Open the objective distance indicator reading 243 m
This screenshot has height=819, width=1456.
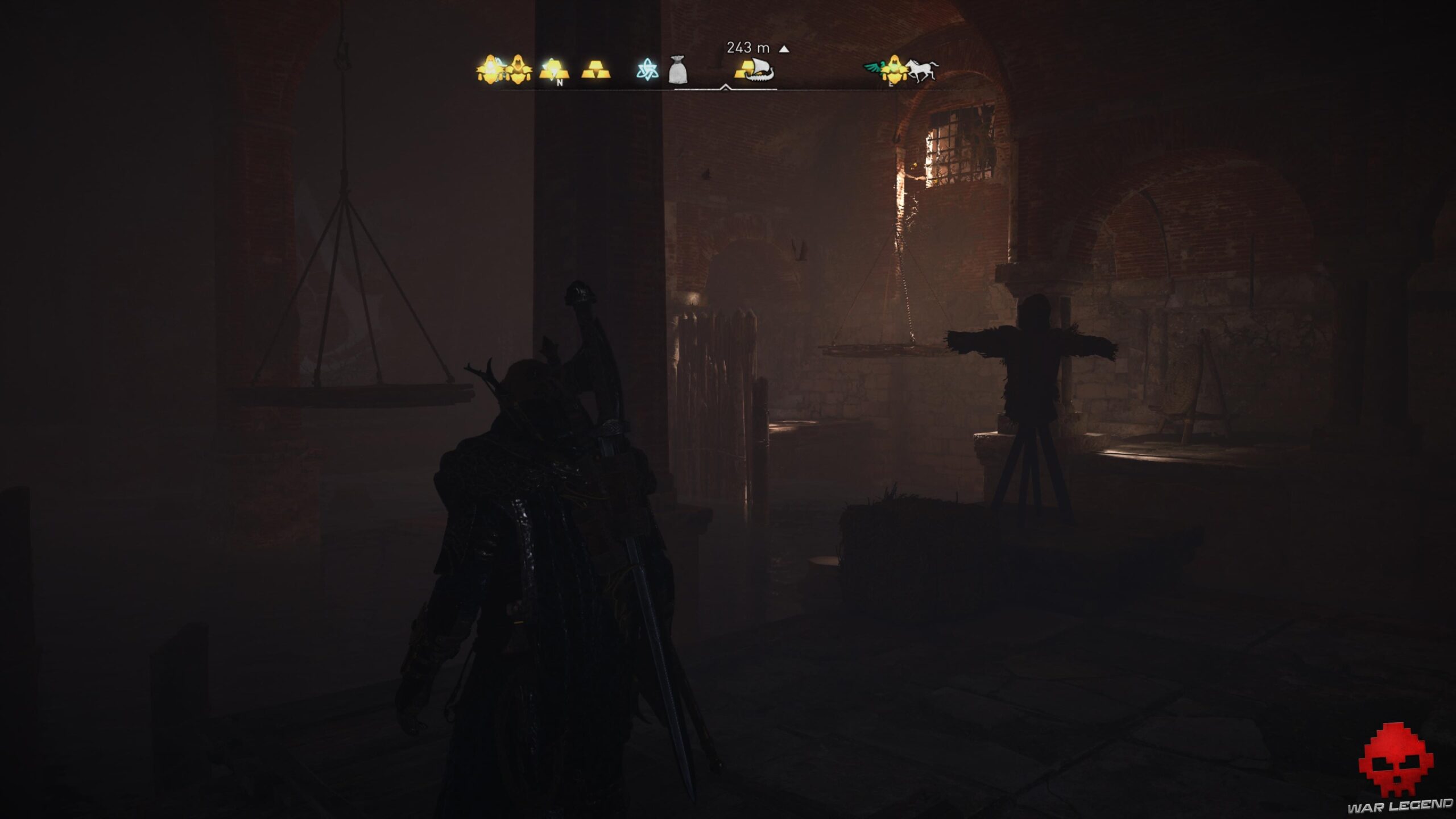coord(747,48)
